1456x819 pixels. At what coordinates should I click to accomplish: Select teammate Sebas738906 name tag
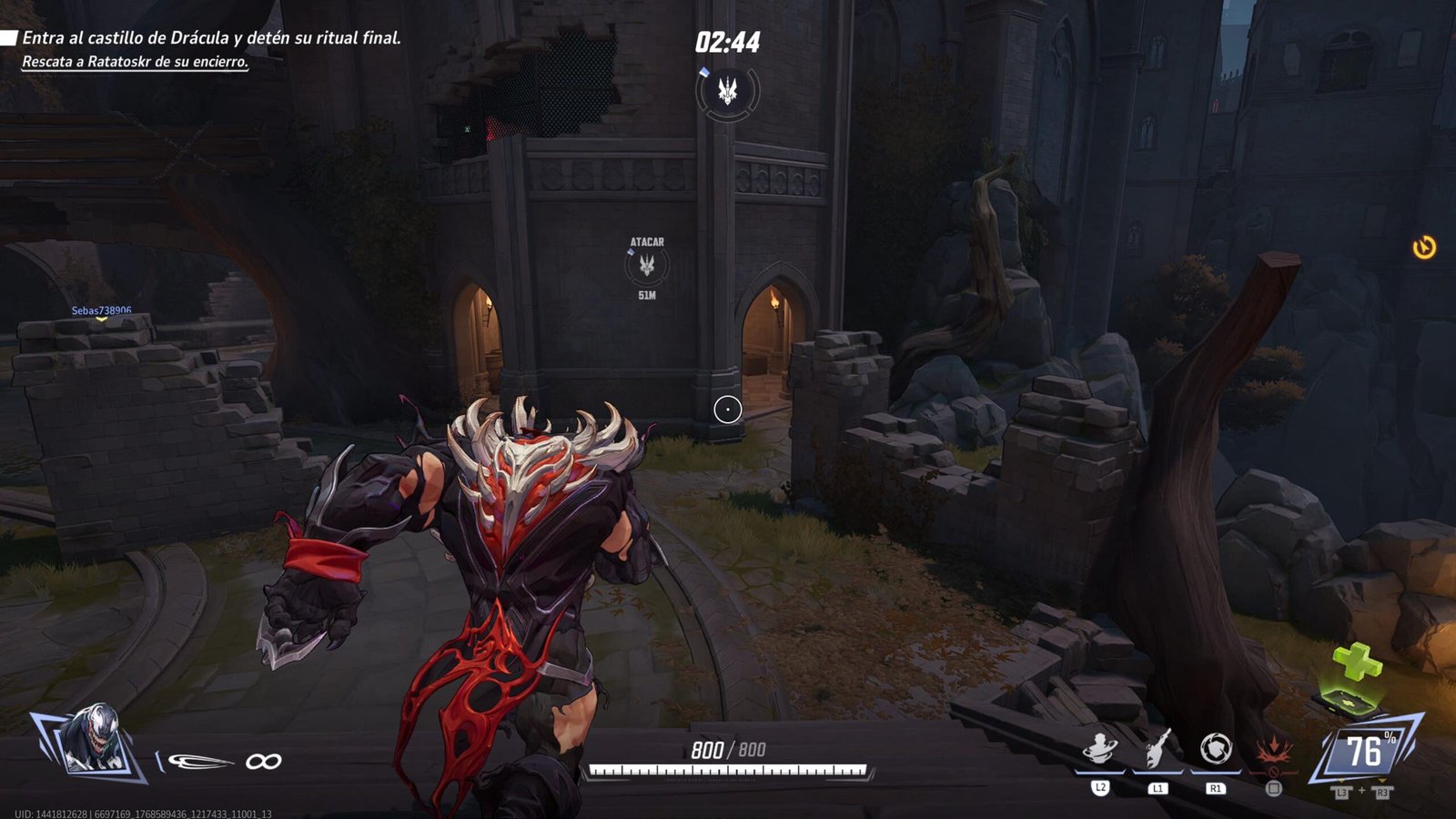click(x=101, y=310)
